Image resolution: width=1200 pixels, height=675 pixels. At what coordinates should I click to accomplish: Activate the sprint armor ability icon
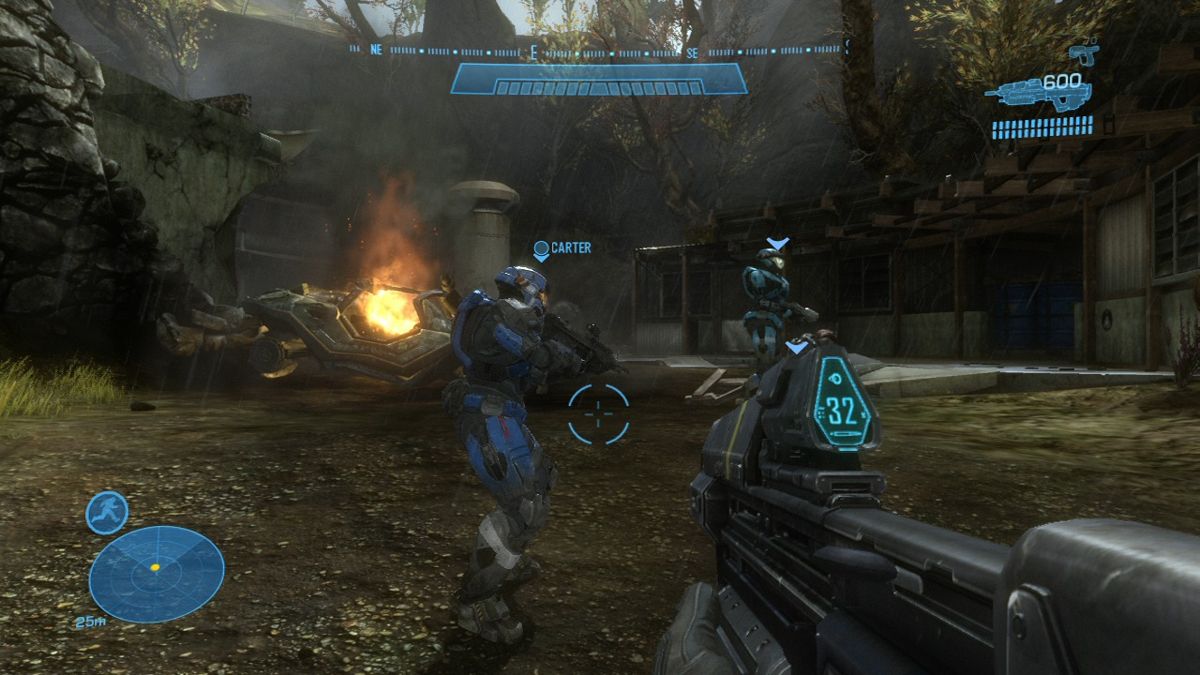click(106, 512)
